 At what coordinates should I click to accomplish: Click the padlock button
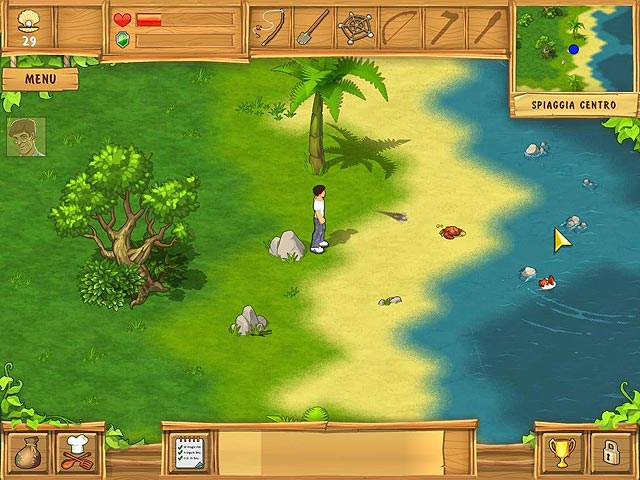pyautogui.click(x=610, y=452)
